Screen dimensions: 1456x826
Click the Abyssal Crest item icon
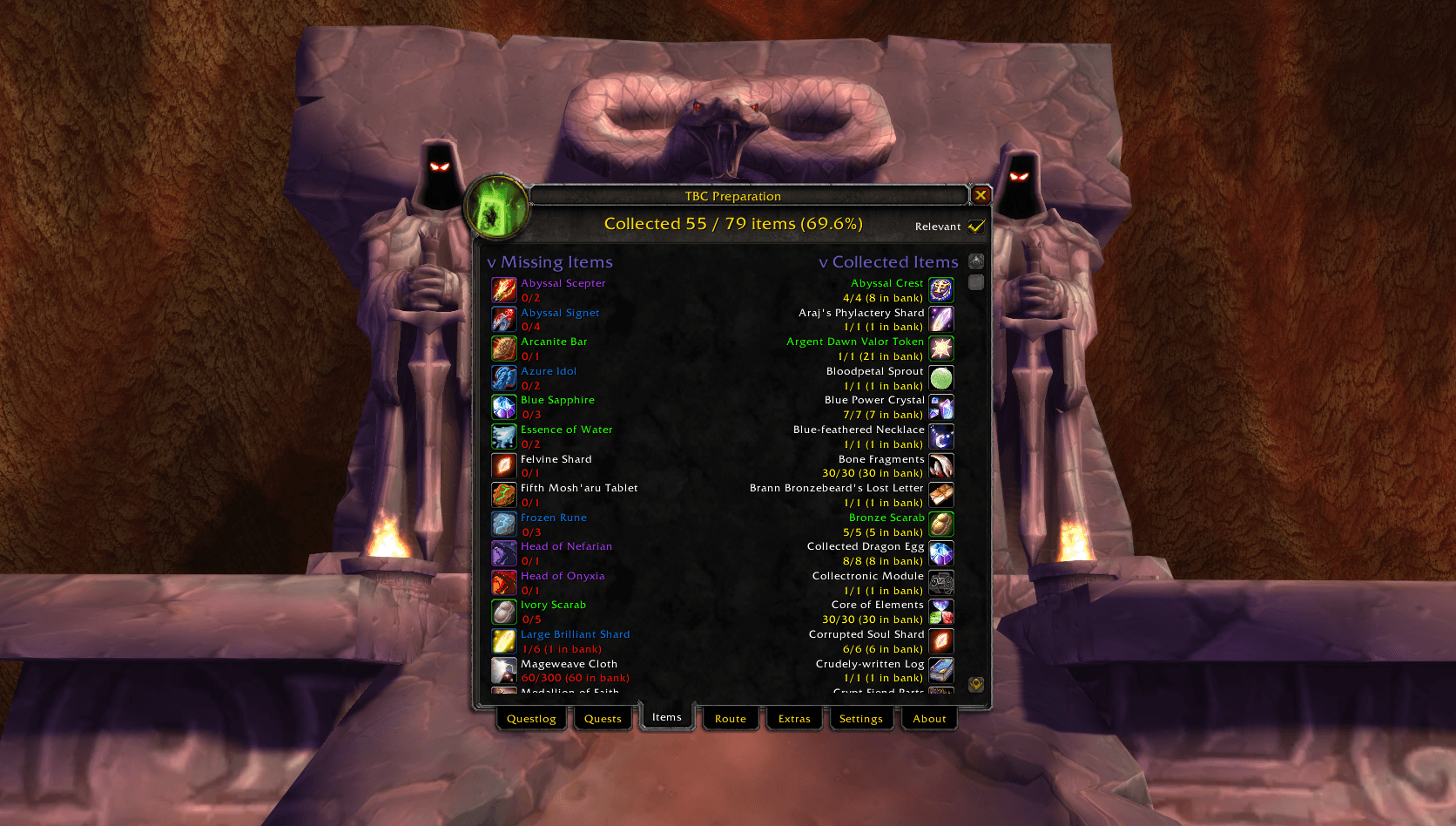click(x=941, y=289)
